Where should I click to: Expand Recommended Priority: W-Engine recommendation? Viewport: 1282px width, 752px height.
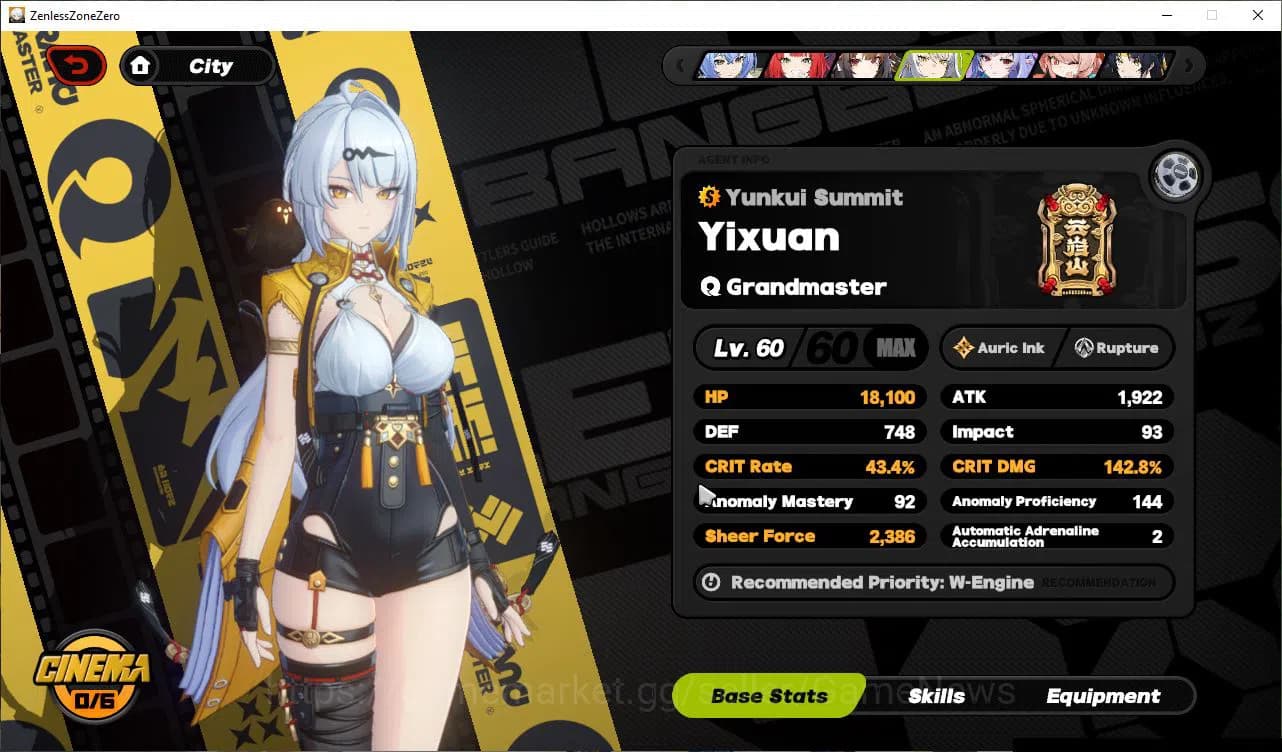click(x=933, y=583)
